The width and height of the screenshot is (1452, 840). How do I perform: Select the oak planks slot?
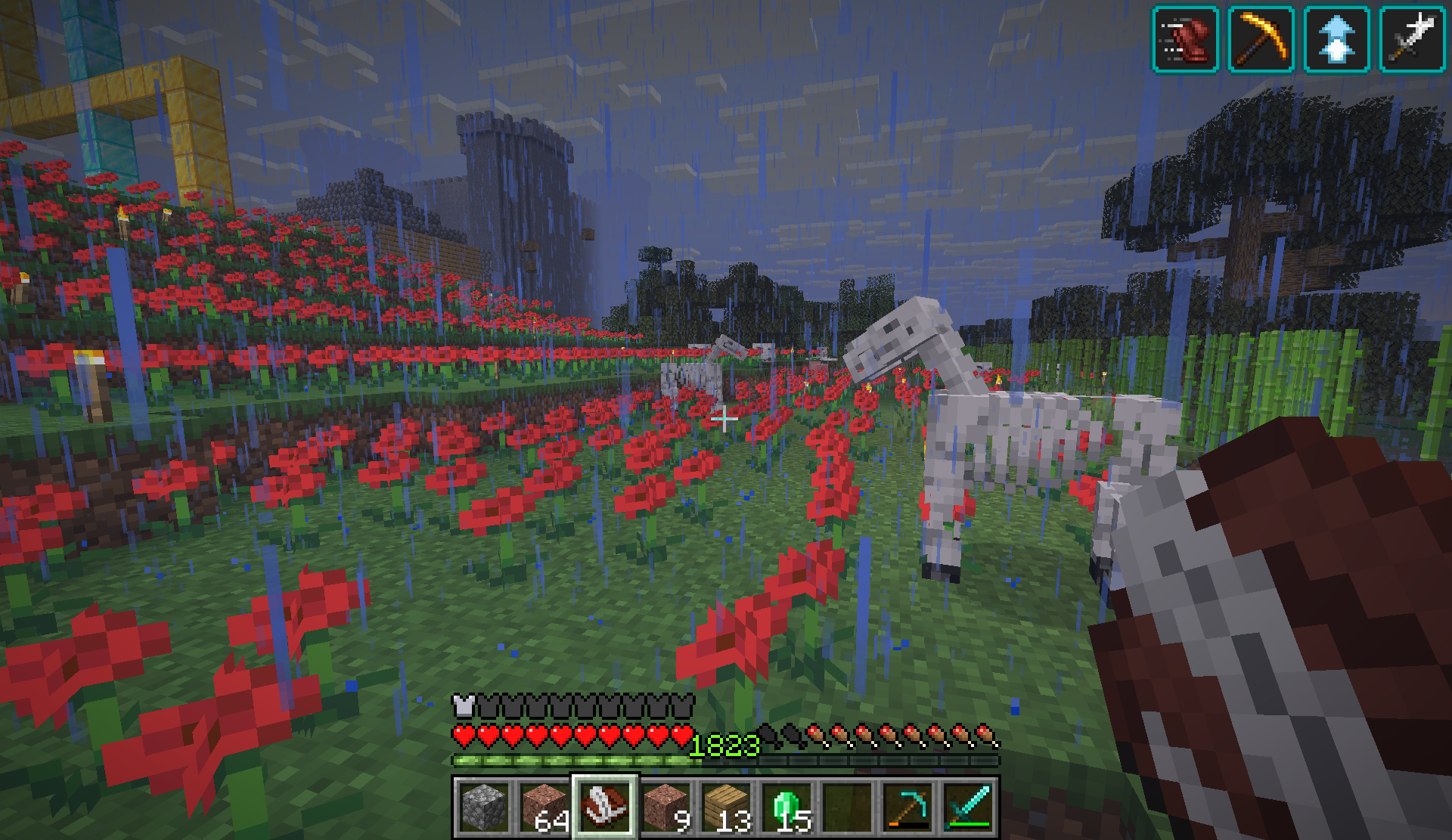coord(726,807)
